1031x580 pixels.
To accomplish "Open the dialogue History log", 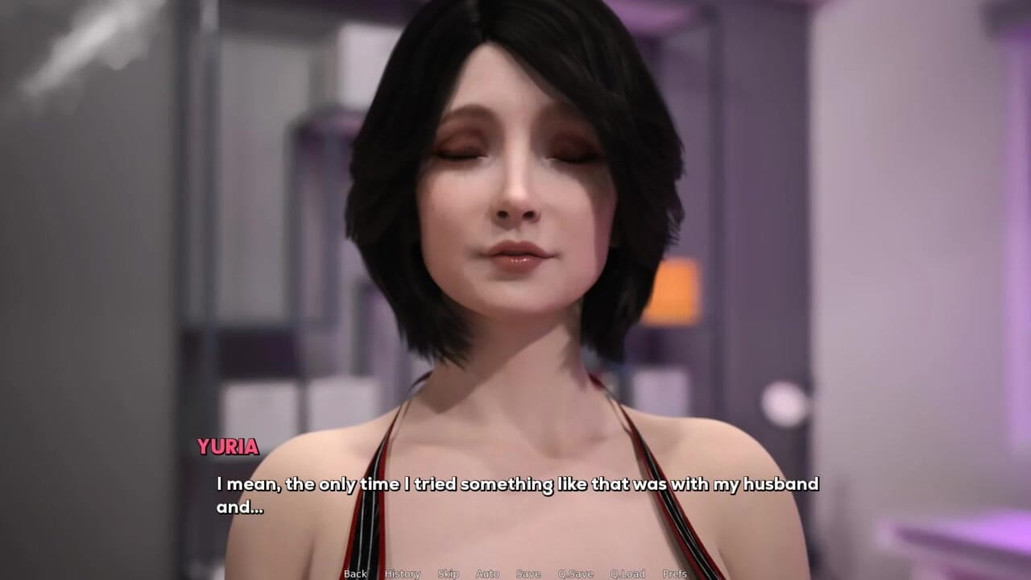I will click(402, 574).
